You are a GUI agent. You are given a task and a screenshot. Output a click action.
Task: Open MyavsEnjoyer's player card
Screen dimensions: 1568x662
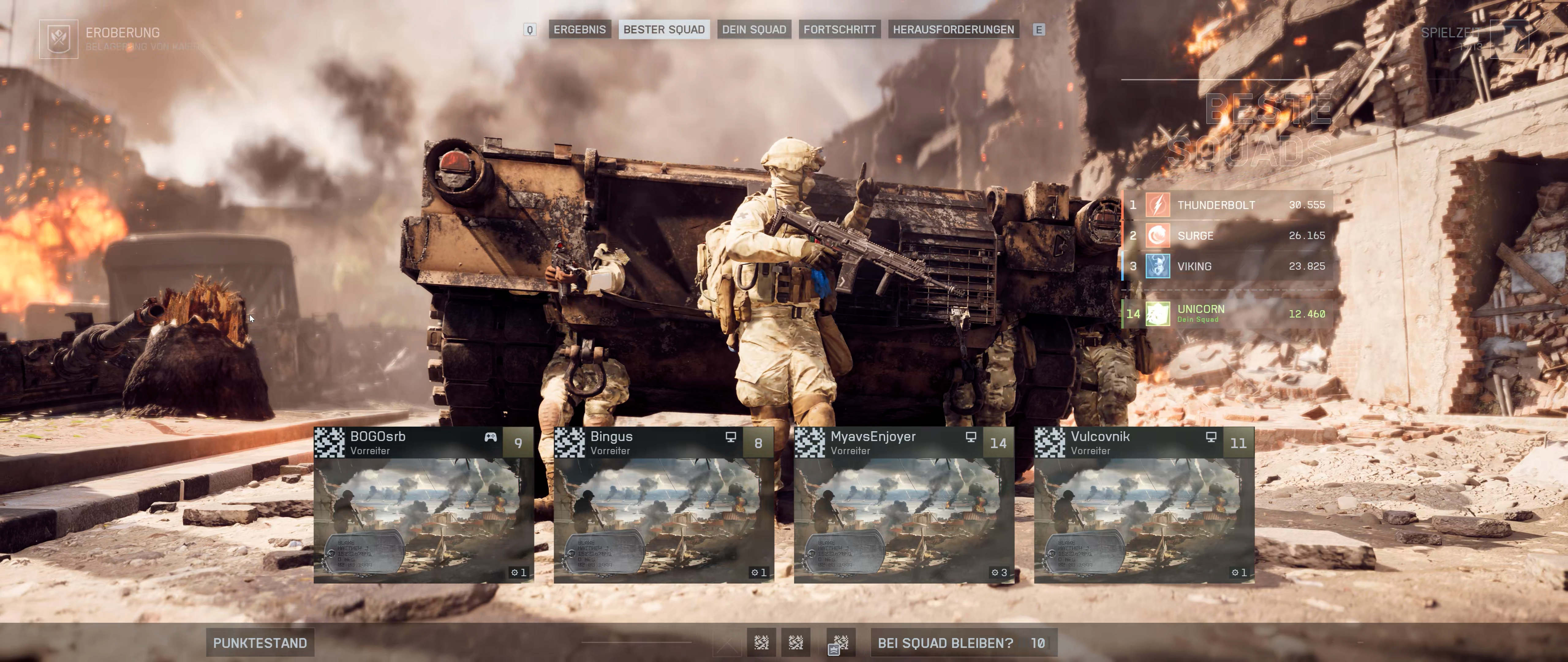[904, 504]
